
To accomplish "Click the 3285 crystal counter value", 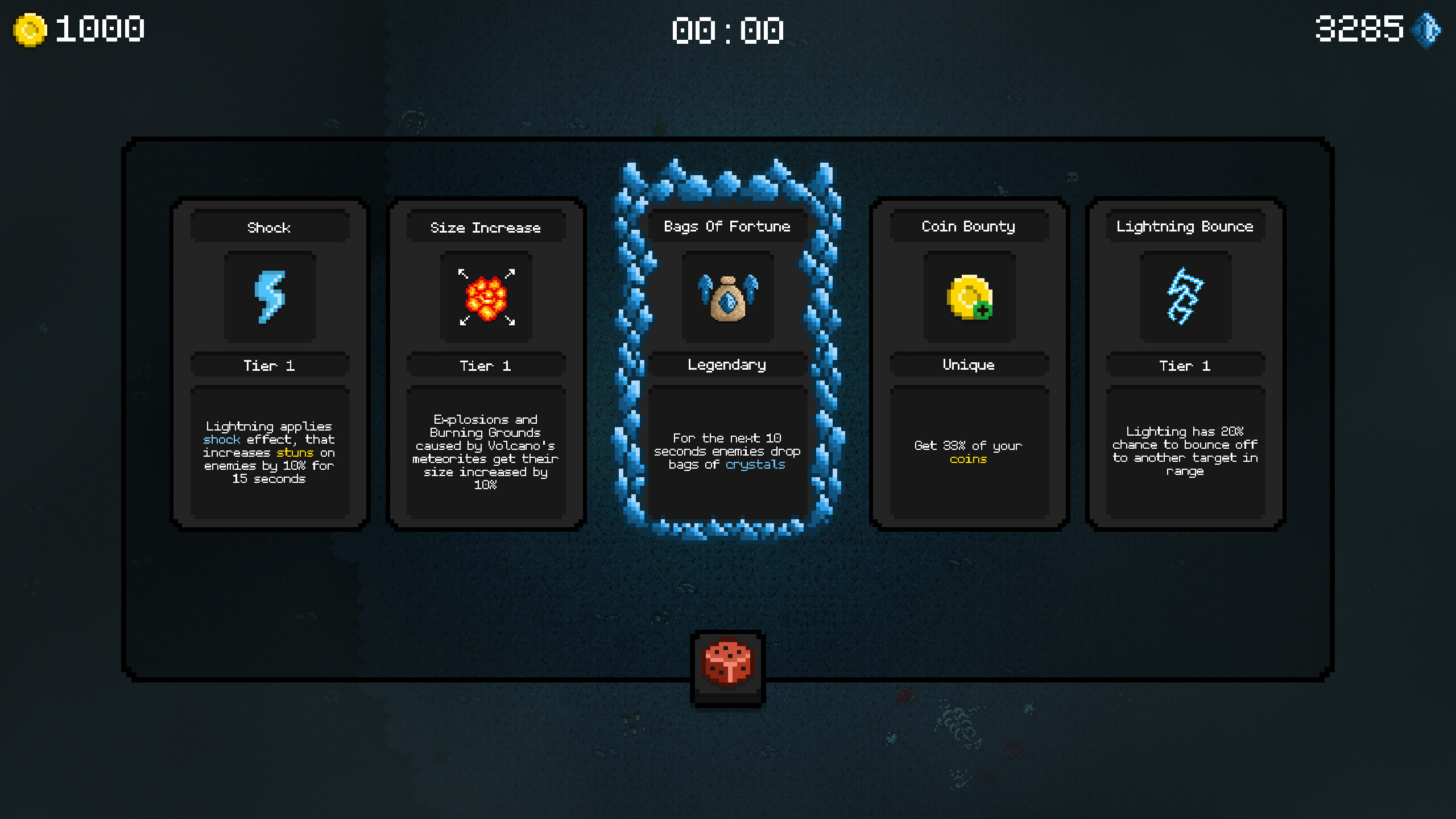I will [1359, 27].
